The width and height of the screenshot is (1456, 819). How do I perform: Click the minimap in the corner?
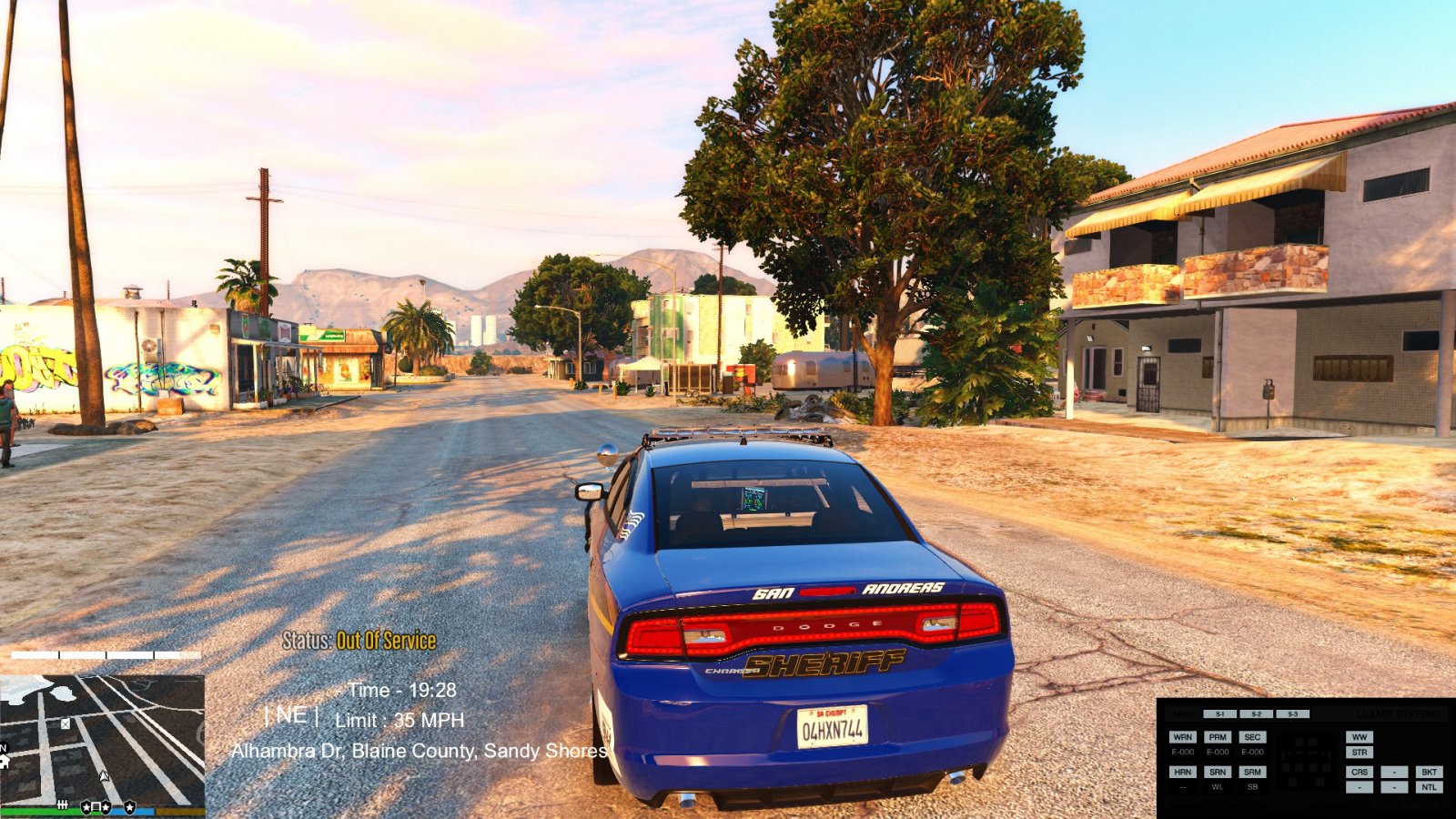pyautogui.click(x=102, y=738)
